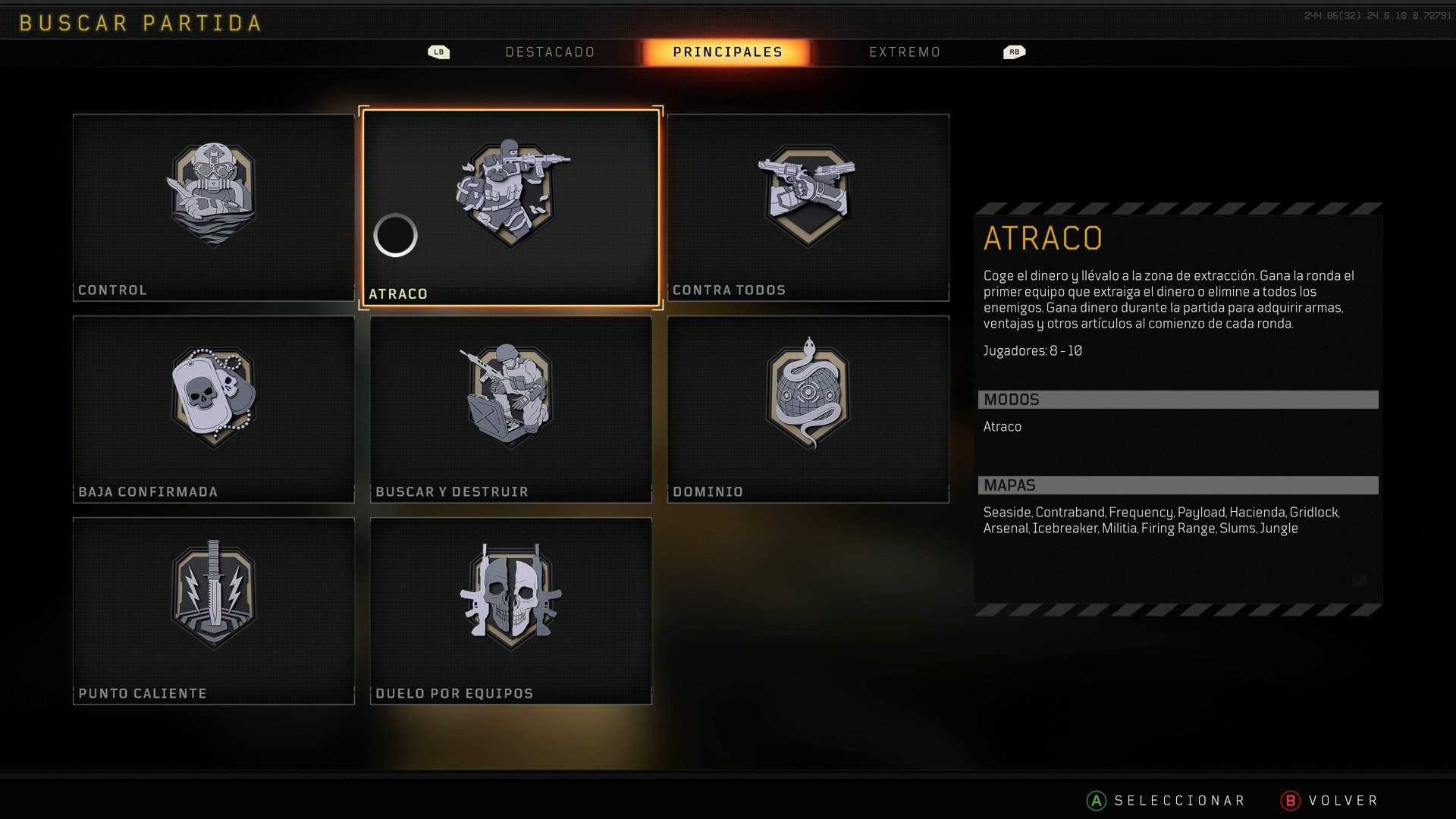Open the EXTREMO playlist tab
This screenshot has height=819, width=1456.
[905, 52]
